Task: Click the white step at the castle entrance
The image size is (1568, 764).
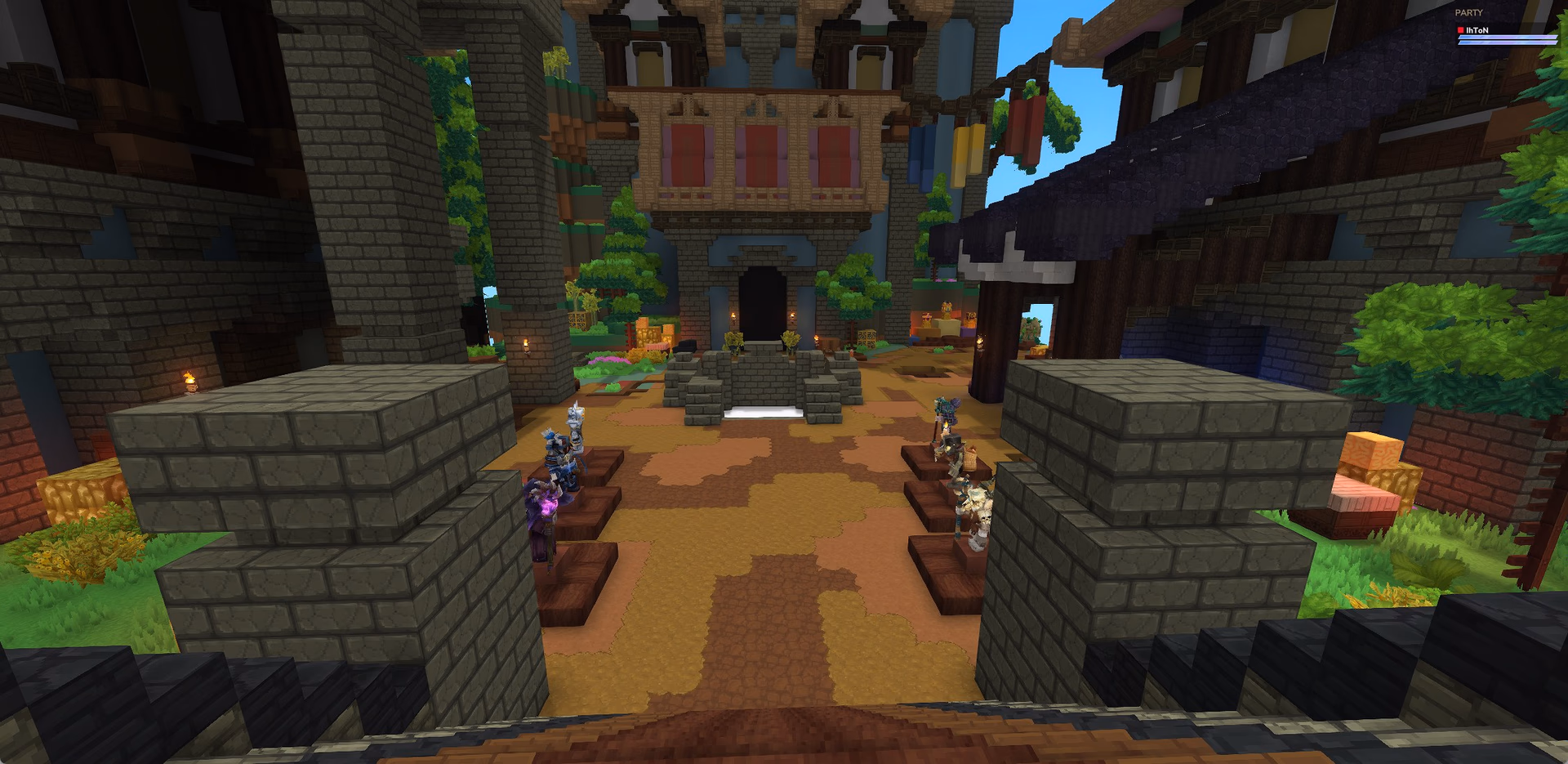Action: pos(764,412)
